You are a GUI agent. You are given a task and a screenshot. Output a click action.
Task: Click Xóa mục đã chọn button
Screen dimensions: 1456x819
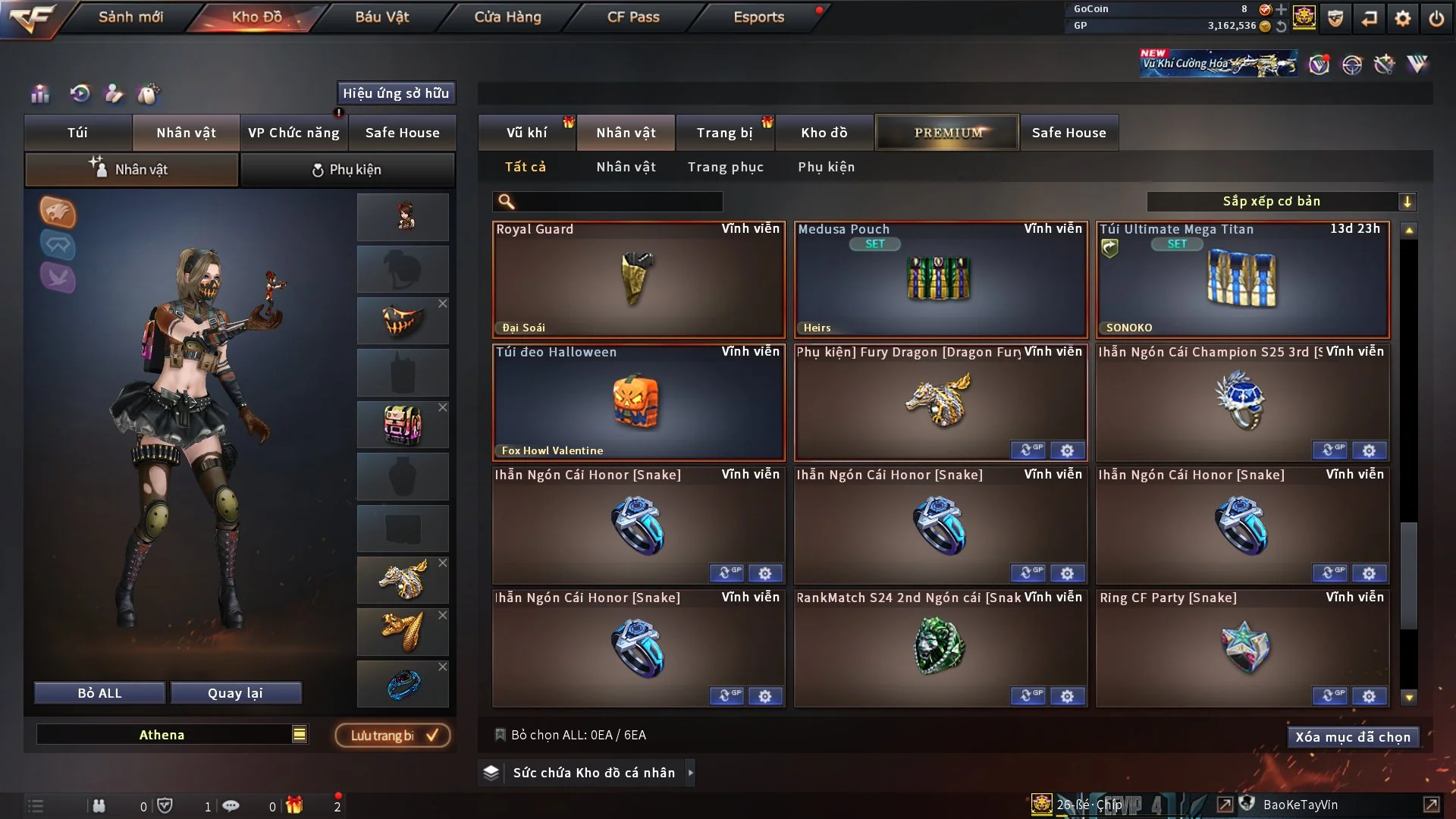[1353, 737]
